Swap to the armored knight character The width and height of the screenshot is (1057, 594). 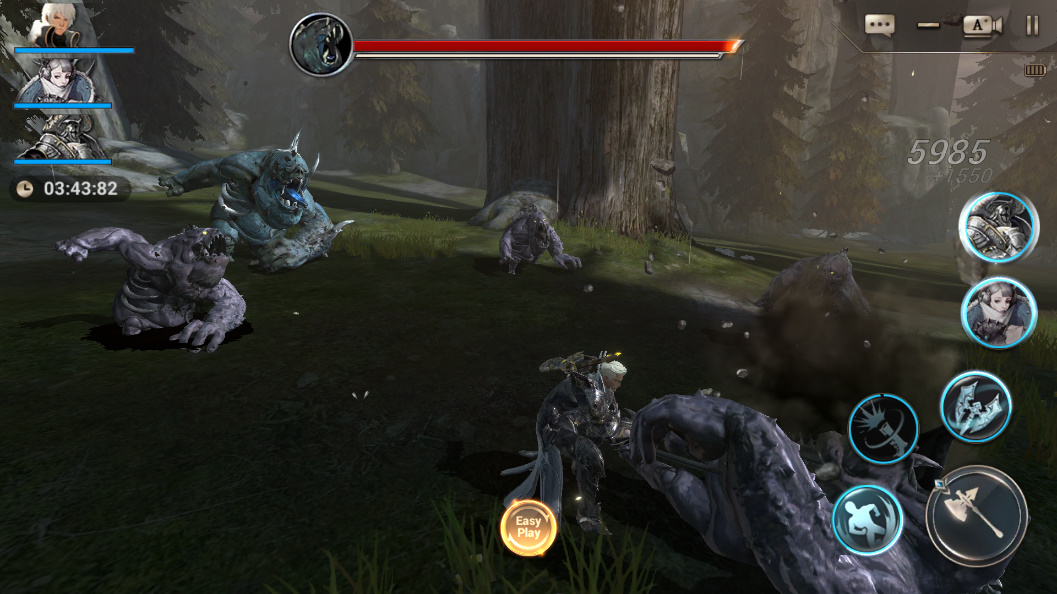coord(997,227)
